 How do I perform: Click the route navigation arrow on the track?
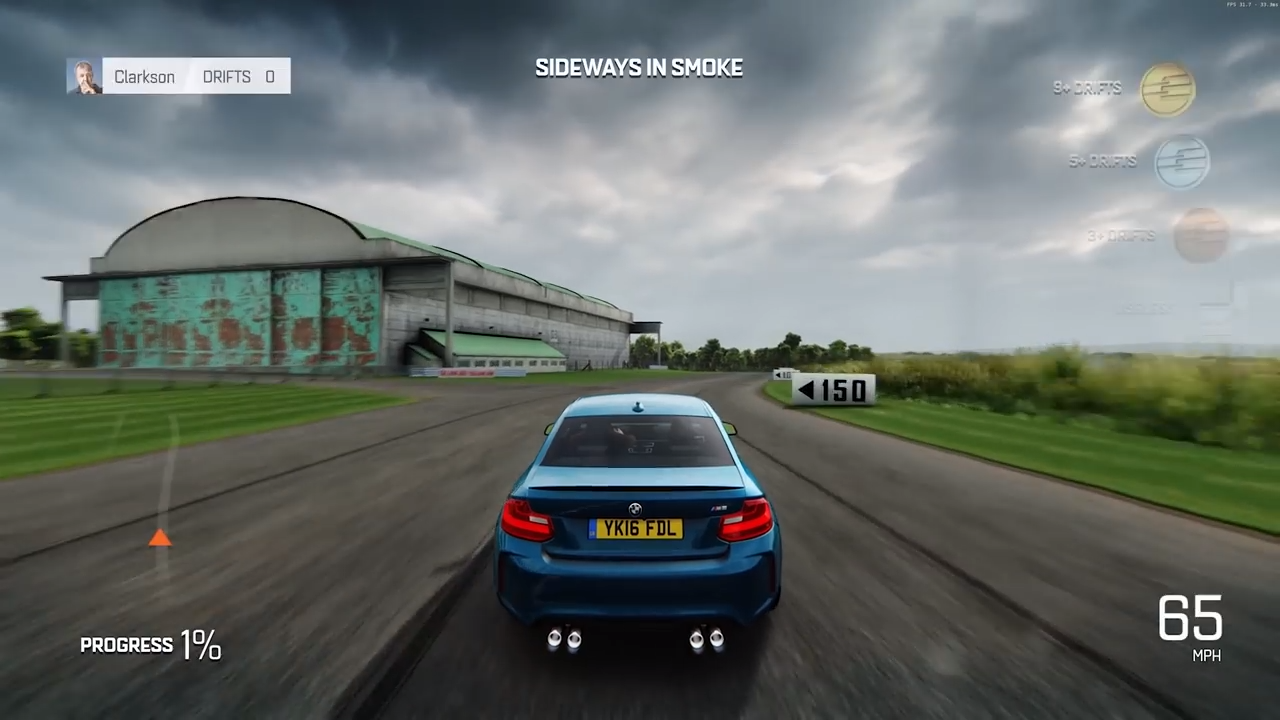coord(161,540)
